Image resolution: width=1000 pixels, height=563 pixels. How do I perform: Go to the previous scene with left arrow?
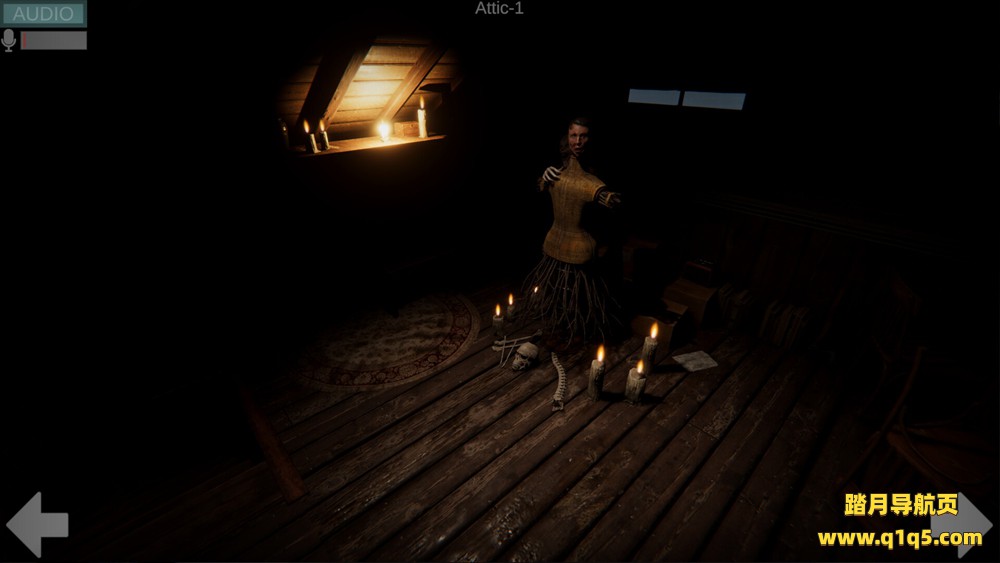click(37, 524)
